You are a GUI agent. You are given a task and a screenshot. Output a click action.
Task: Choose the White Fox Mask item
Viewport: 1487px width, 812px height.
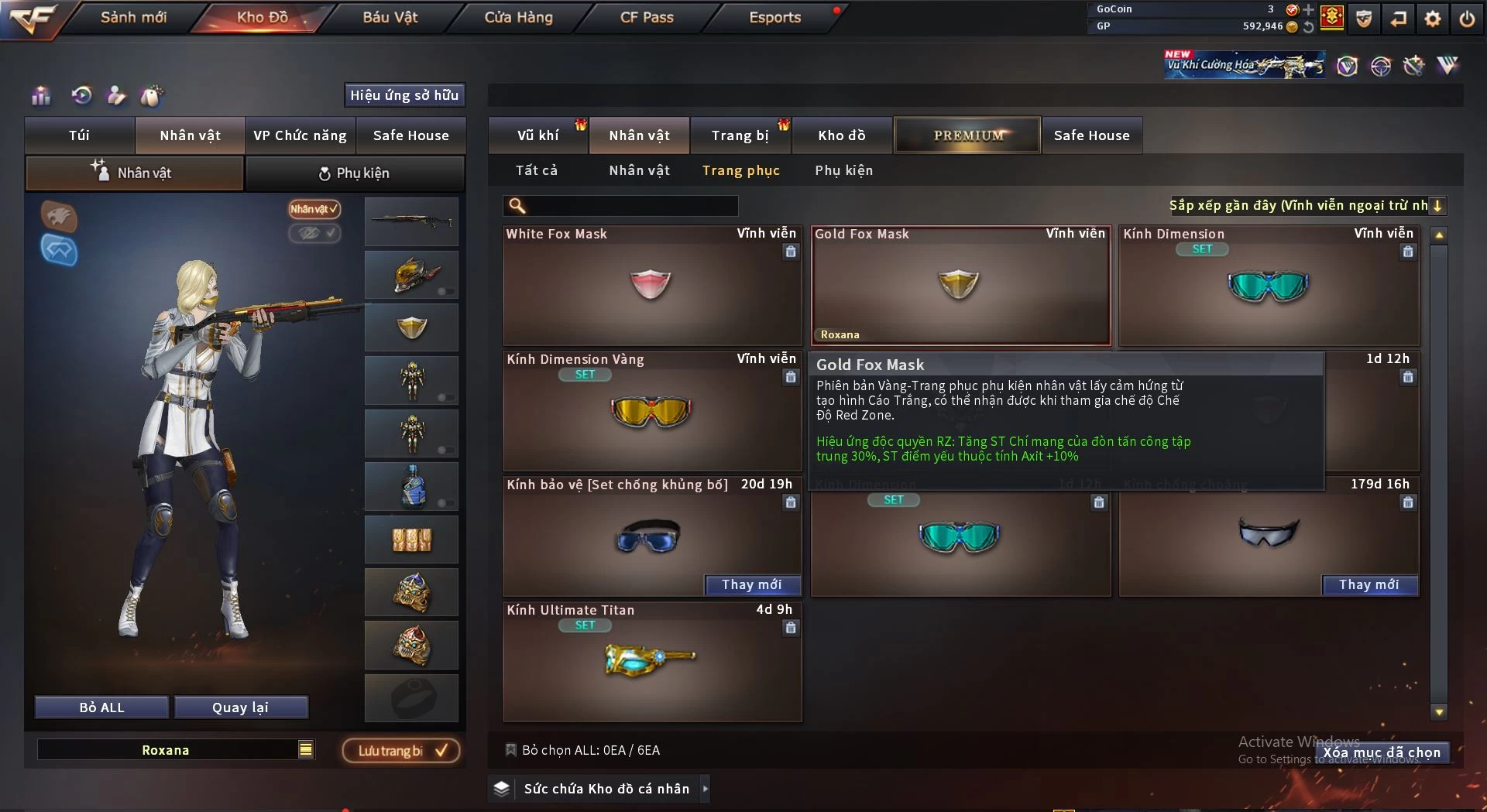(x=651, y=286)
